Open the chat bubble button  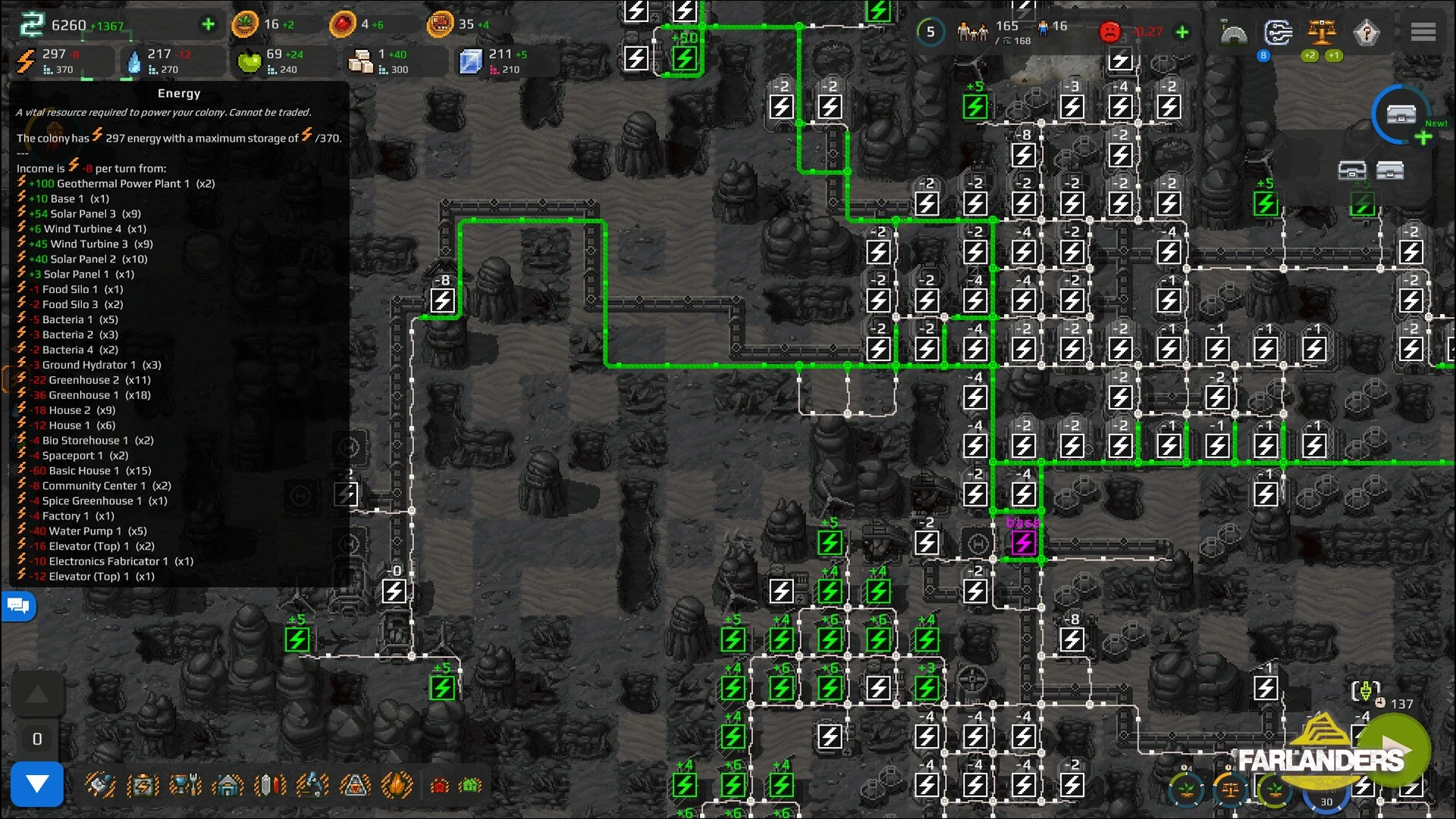pyautogui.click(x=18, y=606)
